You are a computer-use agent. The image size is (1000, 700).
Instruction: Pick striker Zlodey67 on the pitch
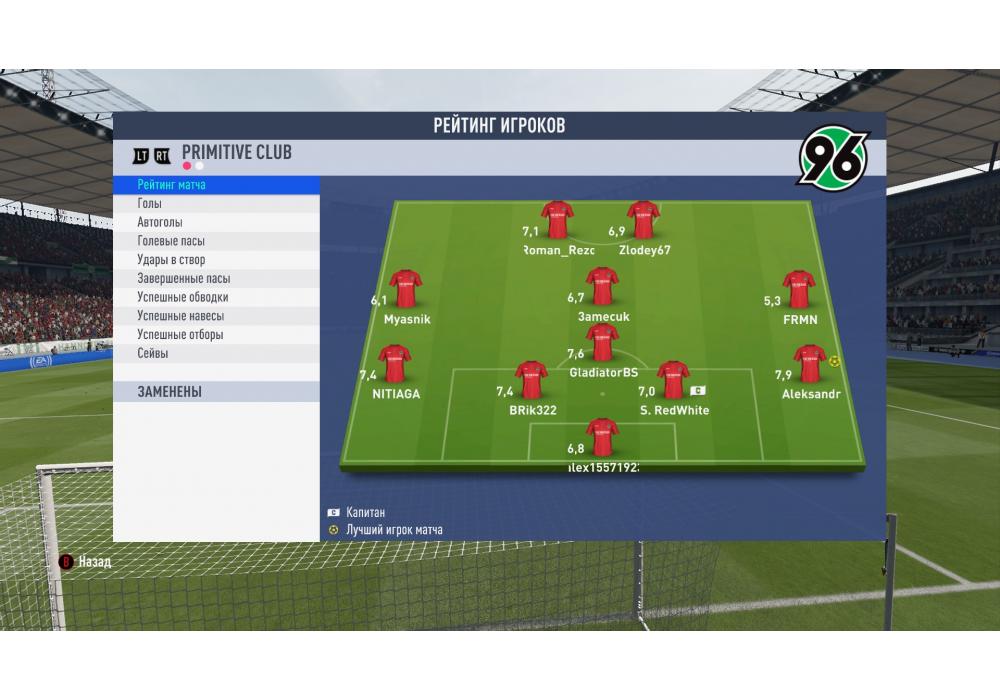point(643,221)
